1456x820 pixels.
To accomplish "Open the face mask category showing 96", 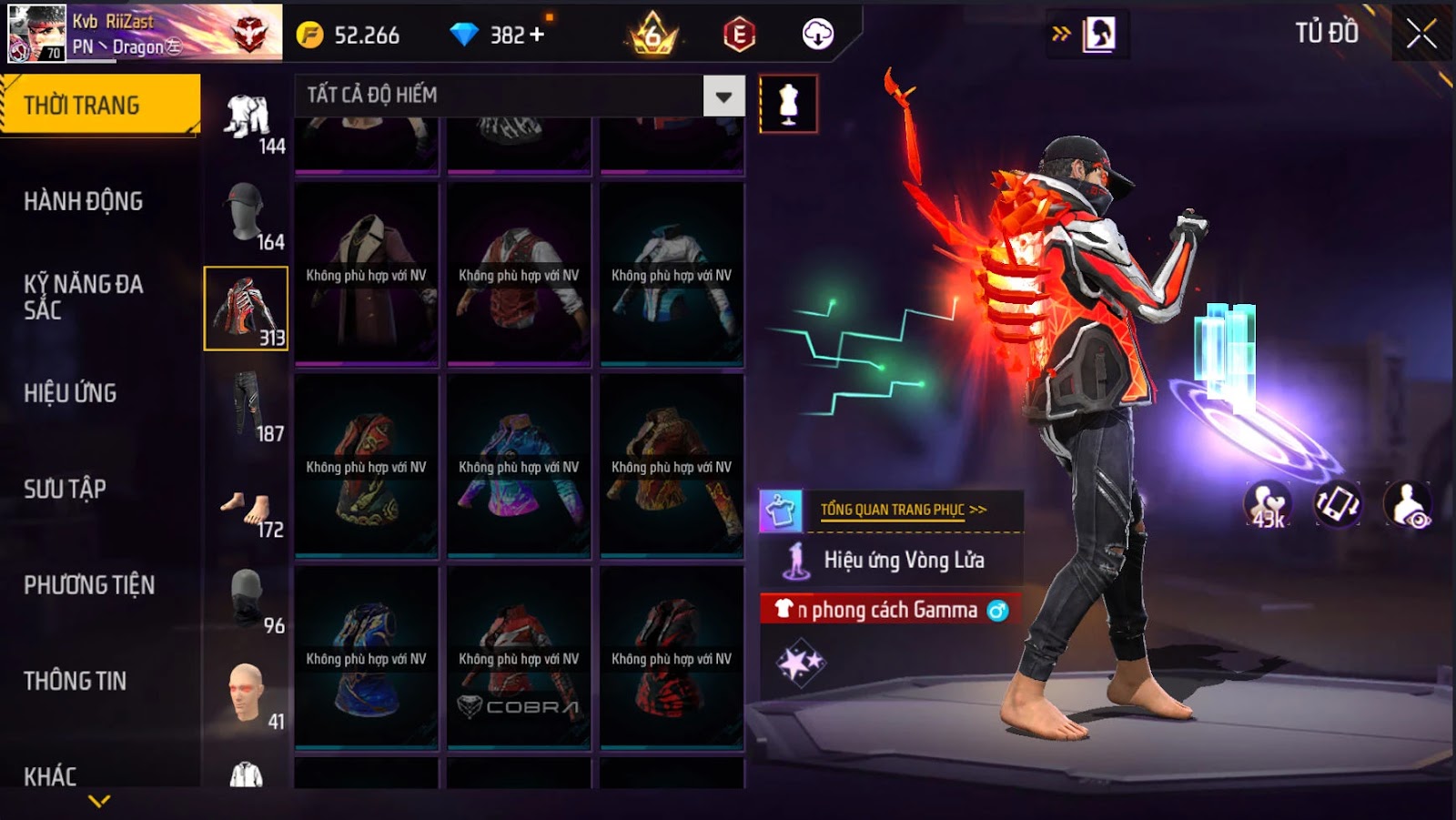I will [246, 601].
